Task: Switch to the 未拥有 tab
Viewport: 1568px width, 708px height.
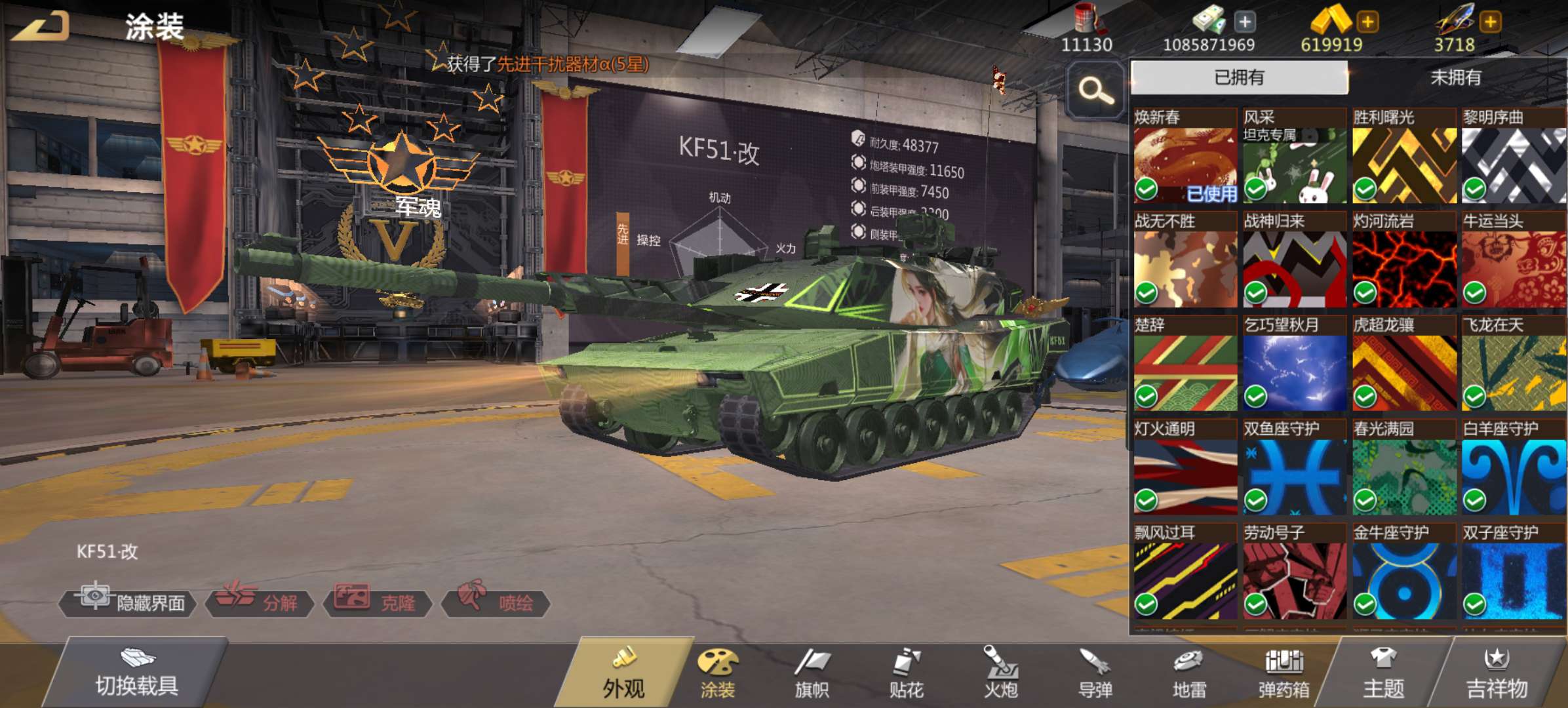Action: click(x=1455, y=77)
